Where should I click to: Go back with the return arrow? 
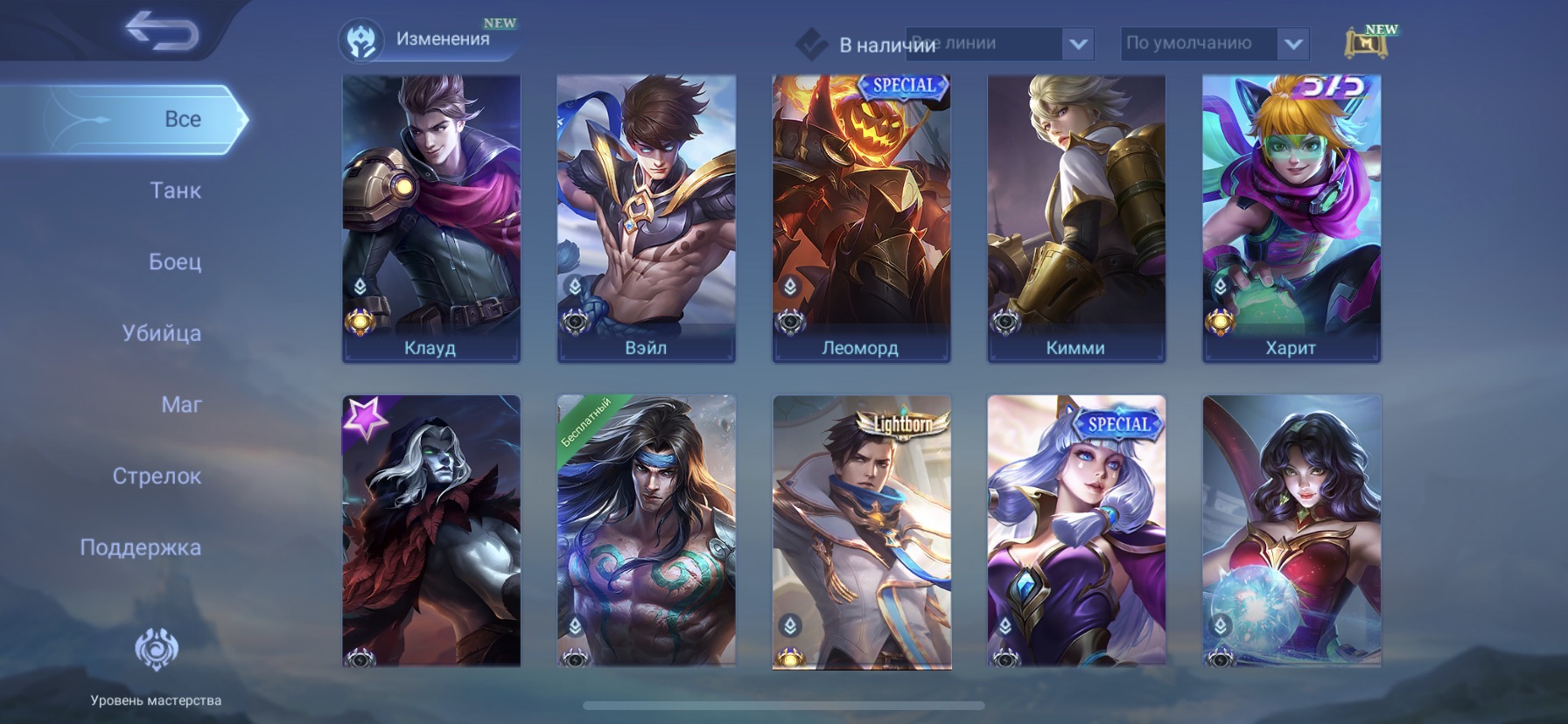[x=162, y=31]
